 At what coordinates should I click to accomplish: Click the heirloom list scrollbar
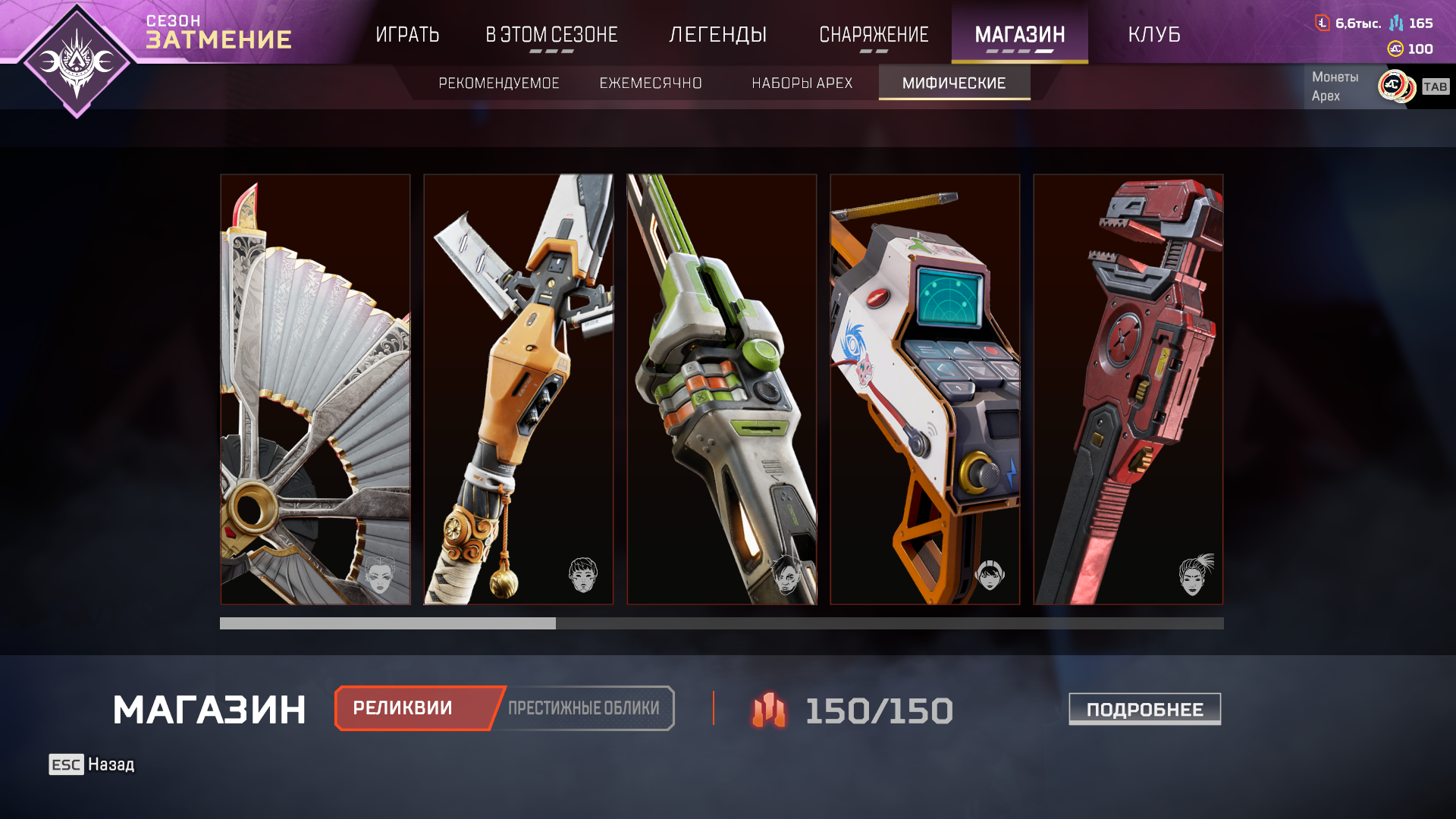[x=721, y=623]
